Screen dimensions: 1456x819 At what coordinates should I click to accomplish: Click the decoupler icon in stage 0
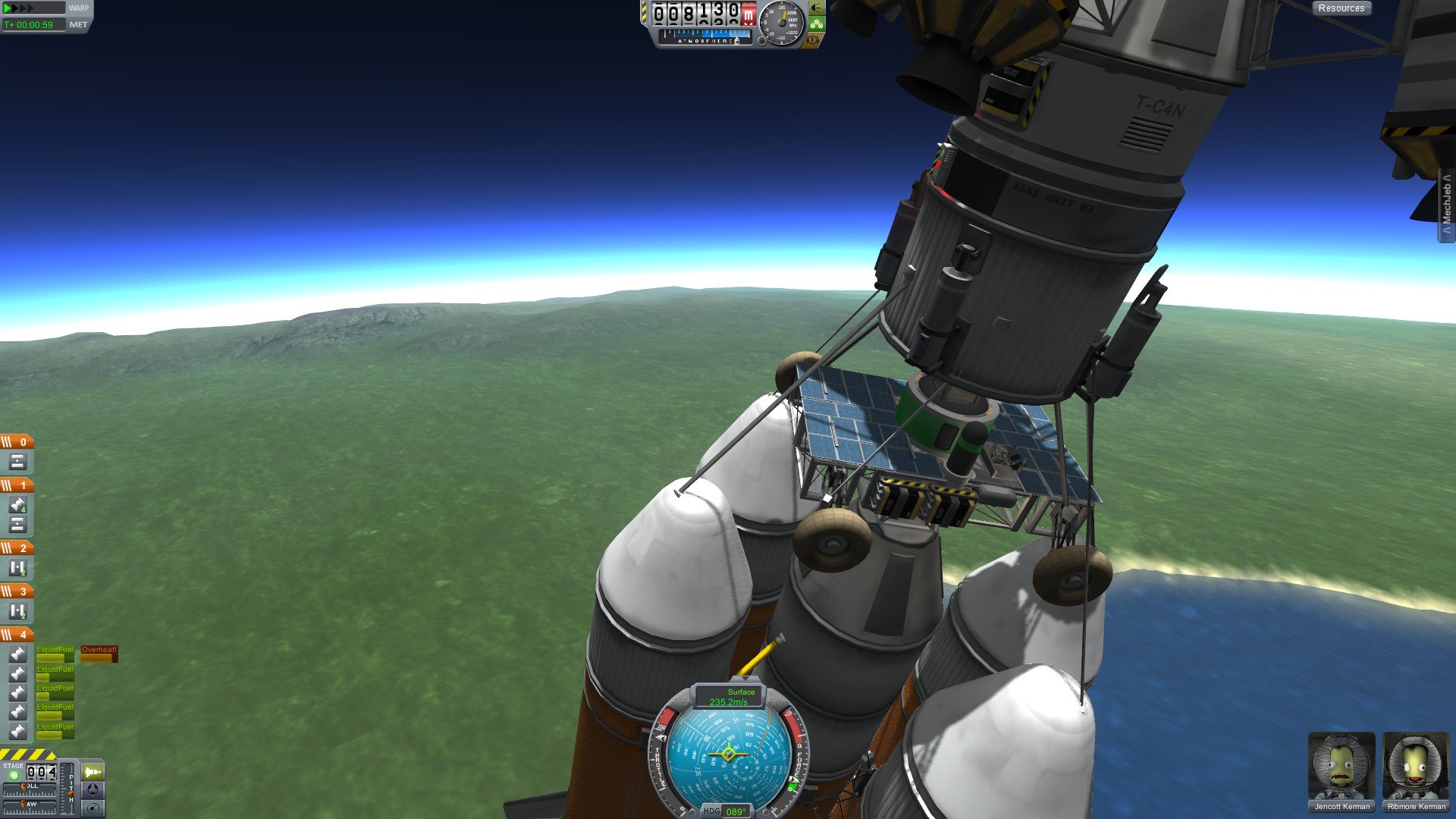tap(17, 461)
